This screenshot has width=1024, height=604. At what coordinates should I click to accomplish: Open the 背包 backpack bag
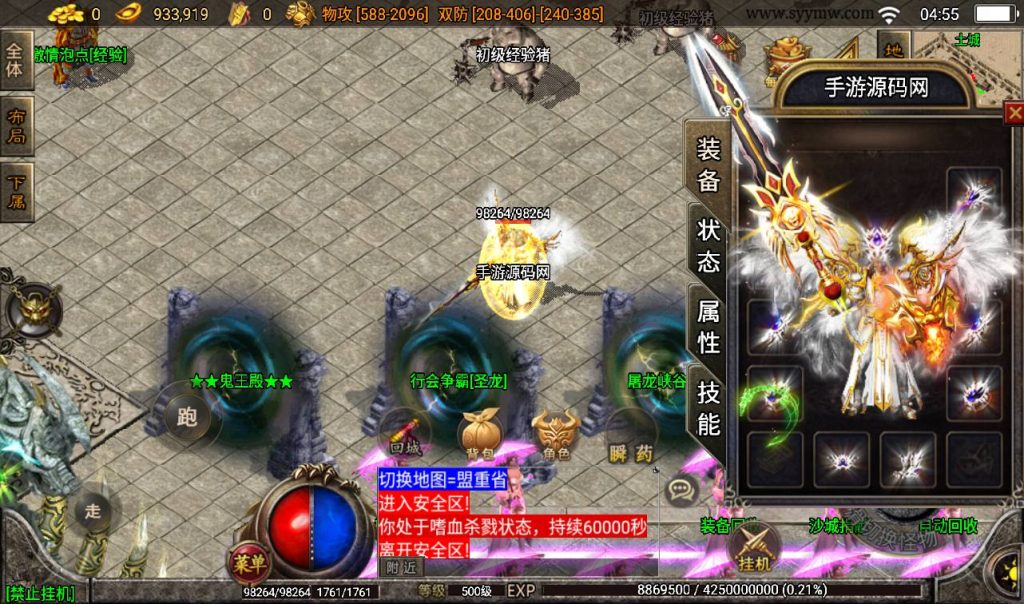click(x=477, y=436)
